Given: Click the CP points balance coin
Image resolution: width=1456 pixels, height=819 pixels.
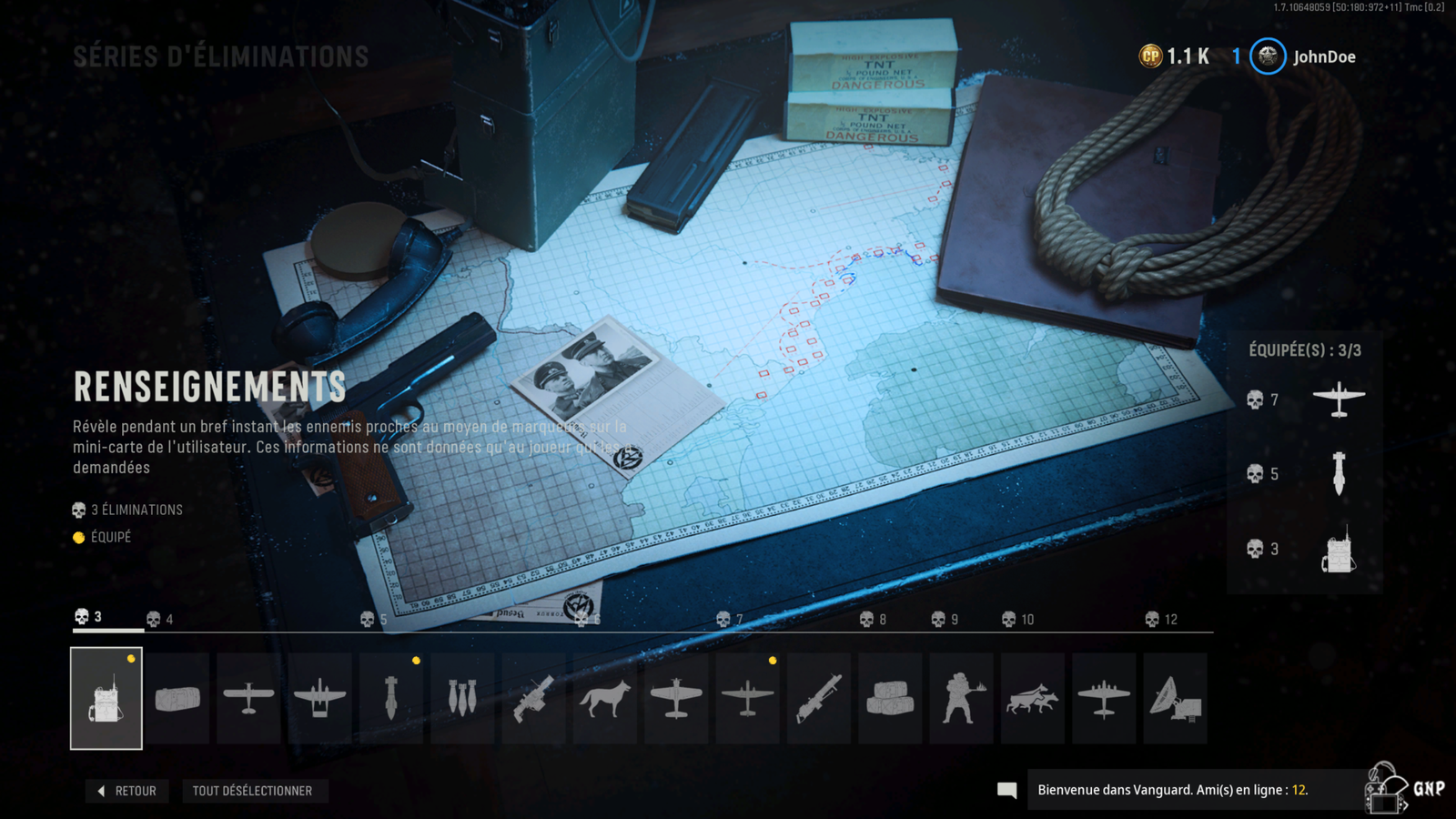Looking at the screenshot, I should [1151, 56].
